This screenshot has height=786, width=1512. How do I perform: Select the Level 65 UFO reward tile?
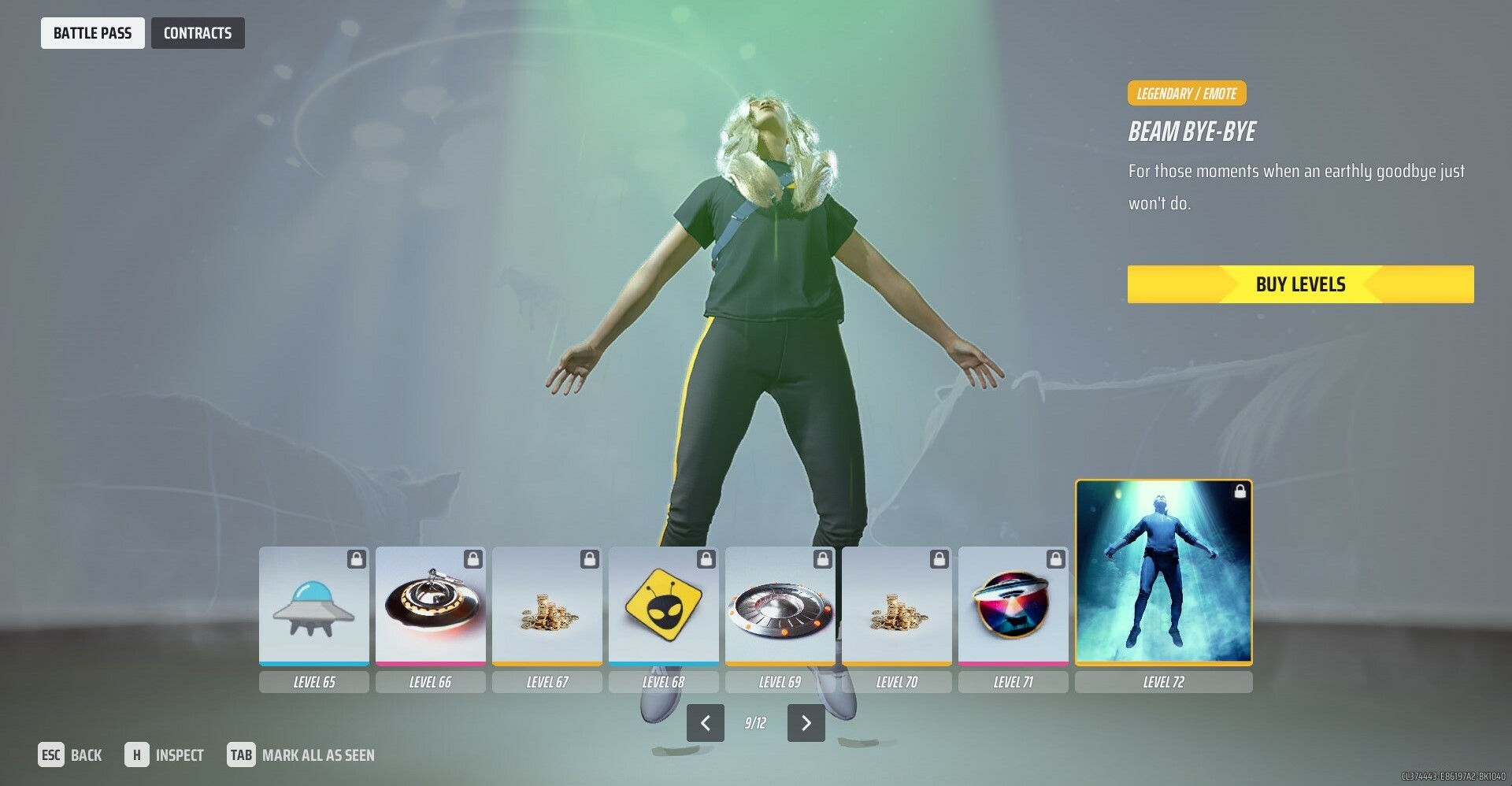coord(313,606)
